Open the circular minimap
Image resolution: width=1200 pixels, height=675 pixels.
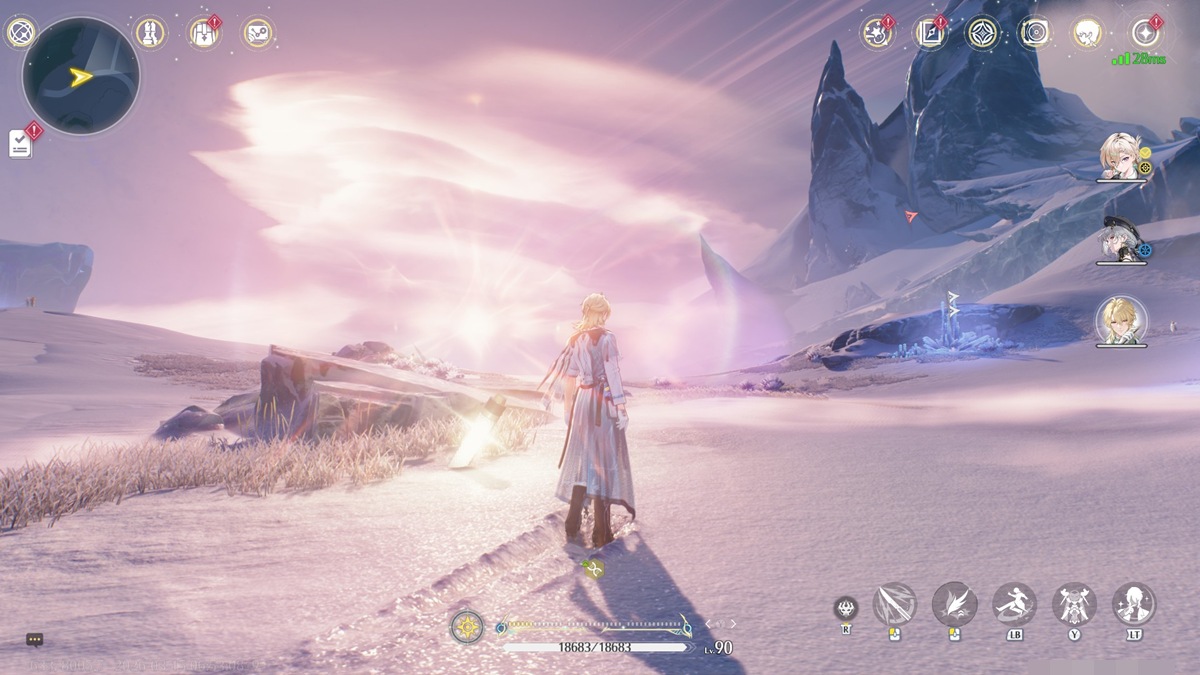point(81,76)
